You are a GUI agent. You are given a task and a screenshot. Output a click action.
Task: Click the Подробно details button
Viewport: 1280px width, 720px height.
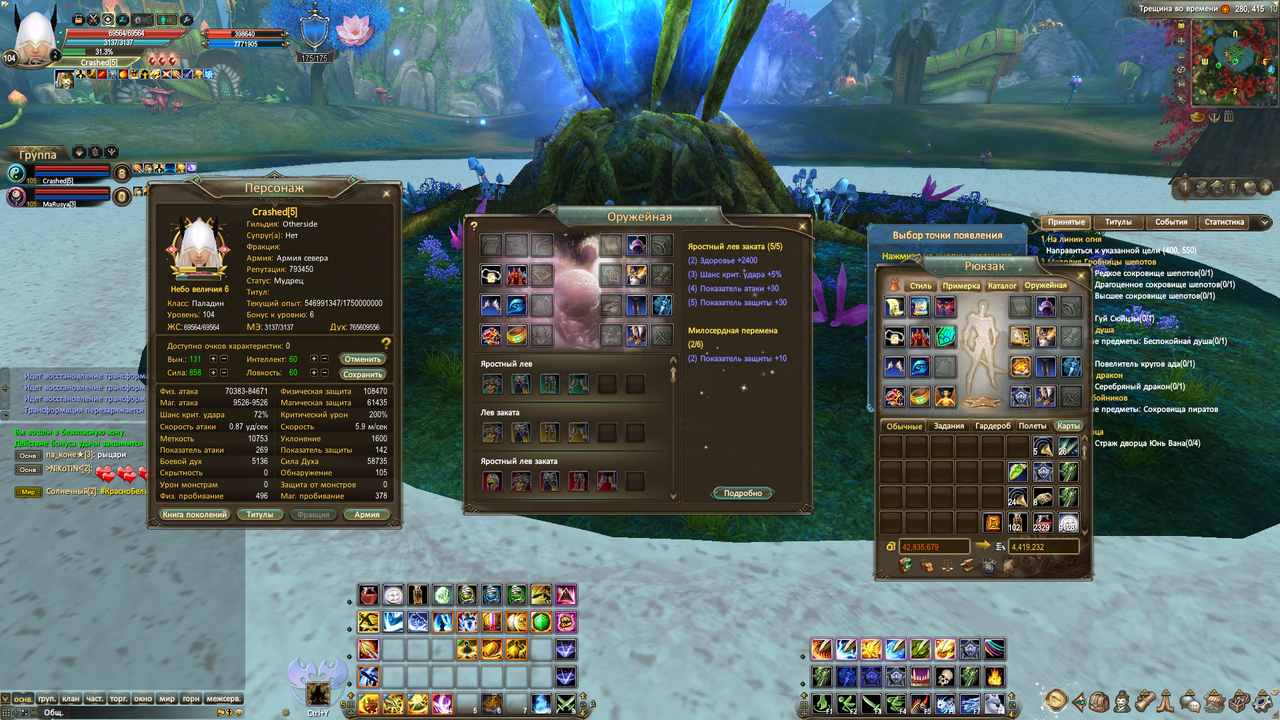pos(743,493)
